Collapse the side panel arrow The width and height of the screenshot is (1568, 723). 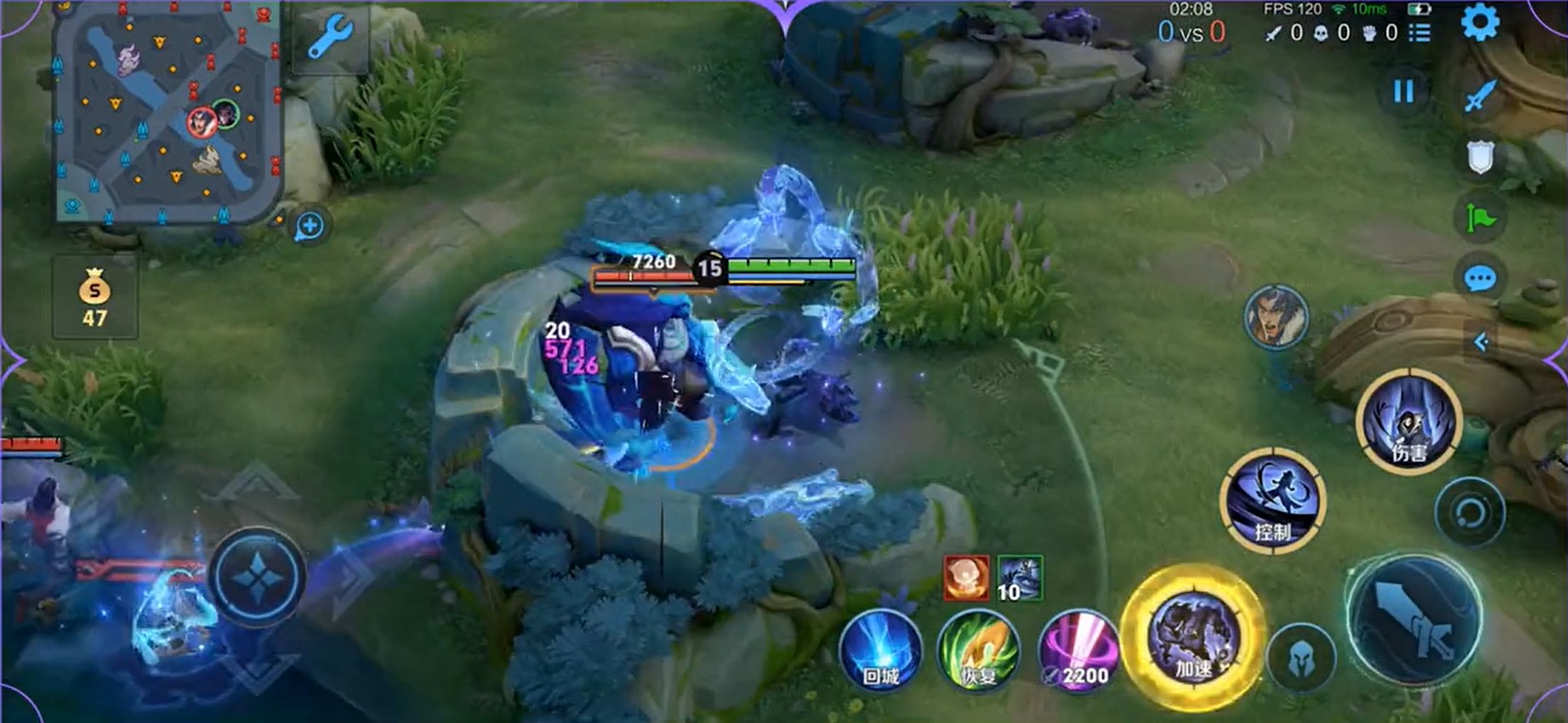(x=1481, y=342)
